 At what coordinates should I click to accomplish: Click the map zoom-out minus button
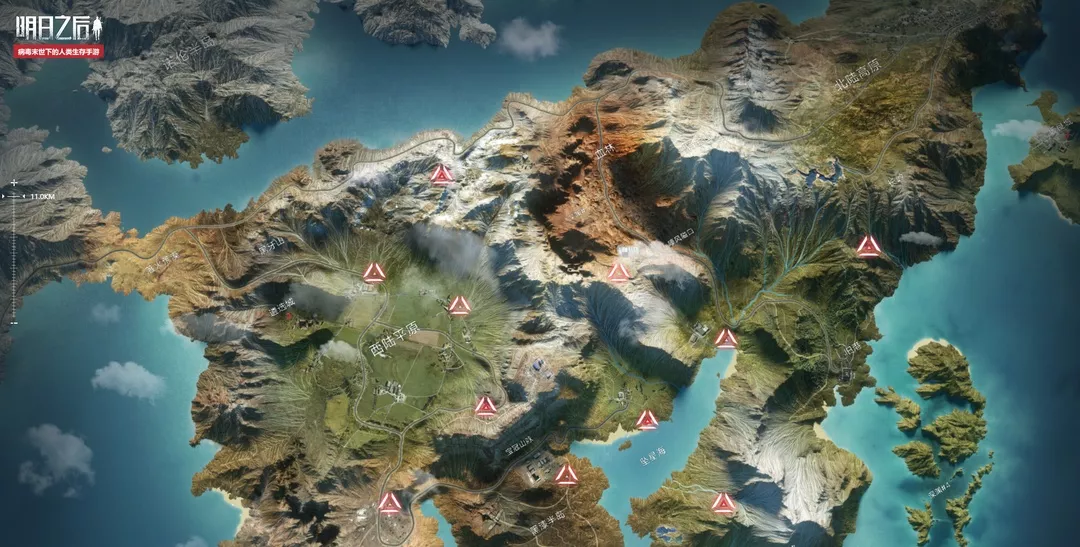pyautogui.click(x=14, y=322)
